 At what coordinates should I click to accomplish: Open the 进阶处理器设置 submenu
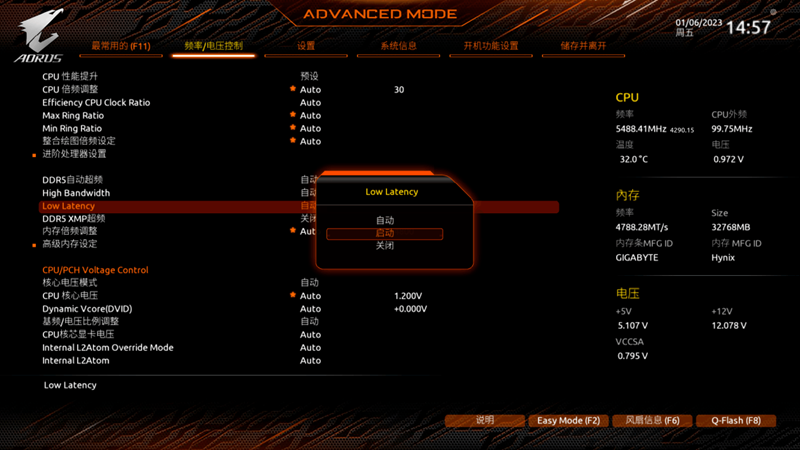74,154
